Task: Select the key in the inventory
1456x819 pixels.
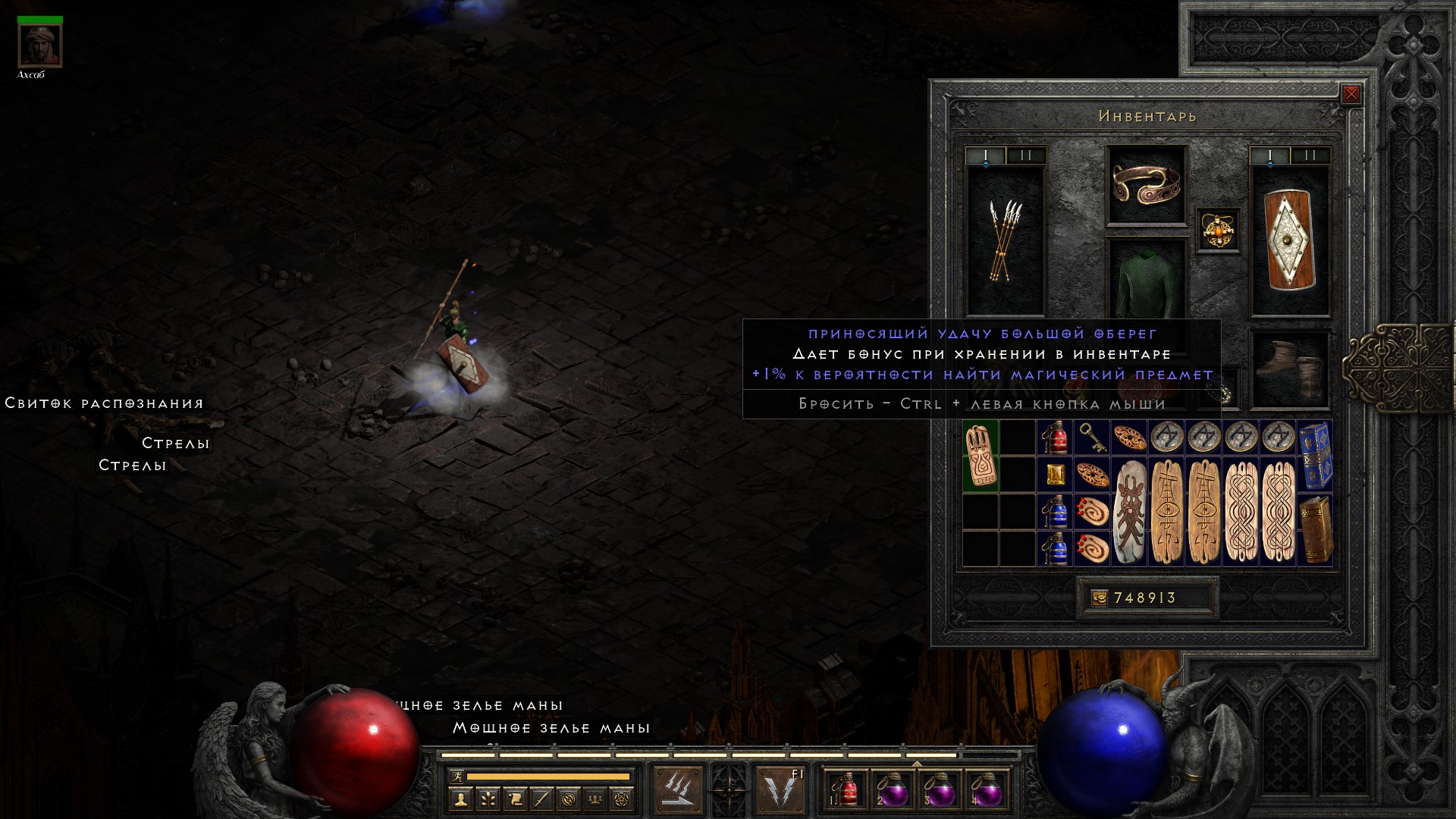Action: (x=1092, y=438)
